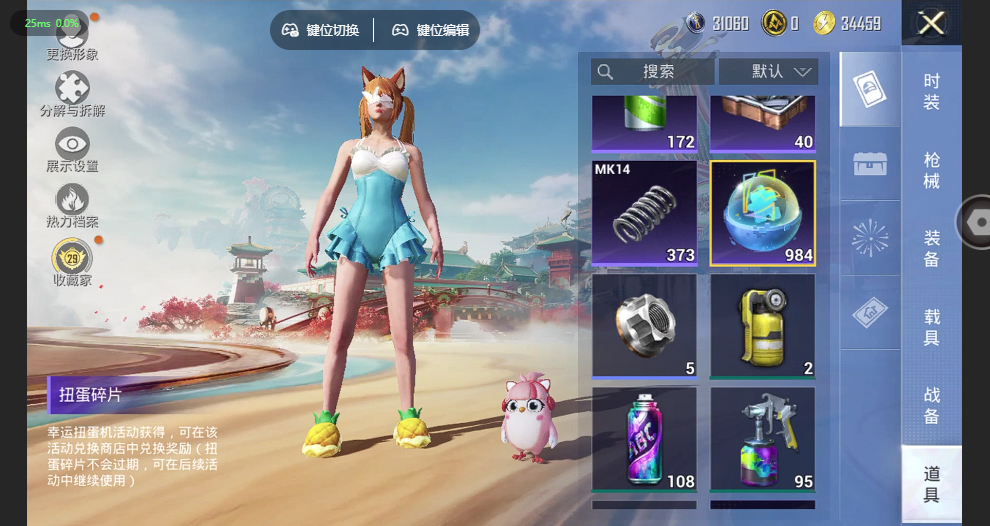This screenshot has height=526, width=990.
Task: Open 展示设置 display settings
Action: click(72, 150)
